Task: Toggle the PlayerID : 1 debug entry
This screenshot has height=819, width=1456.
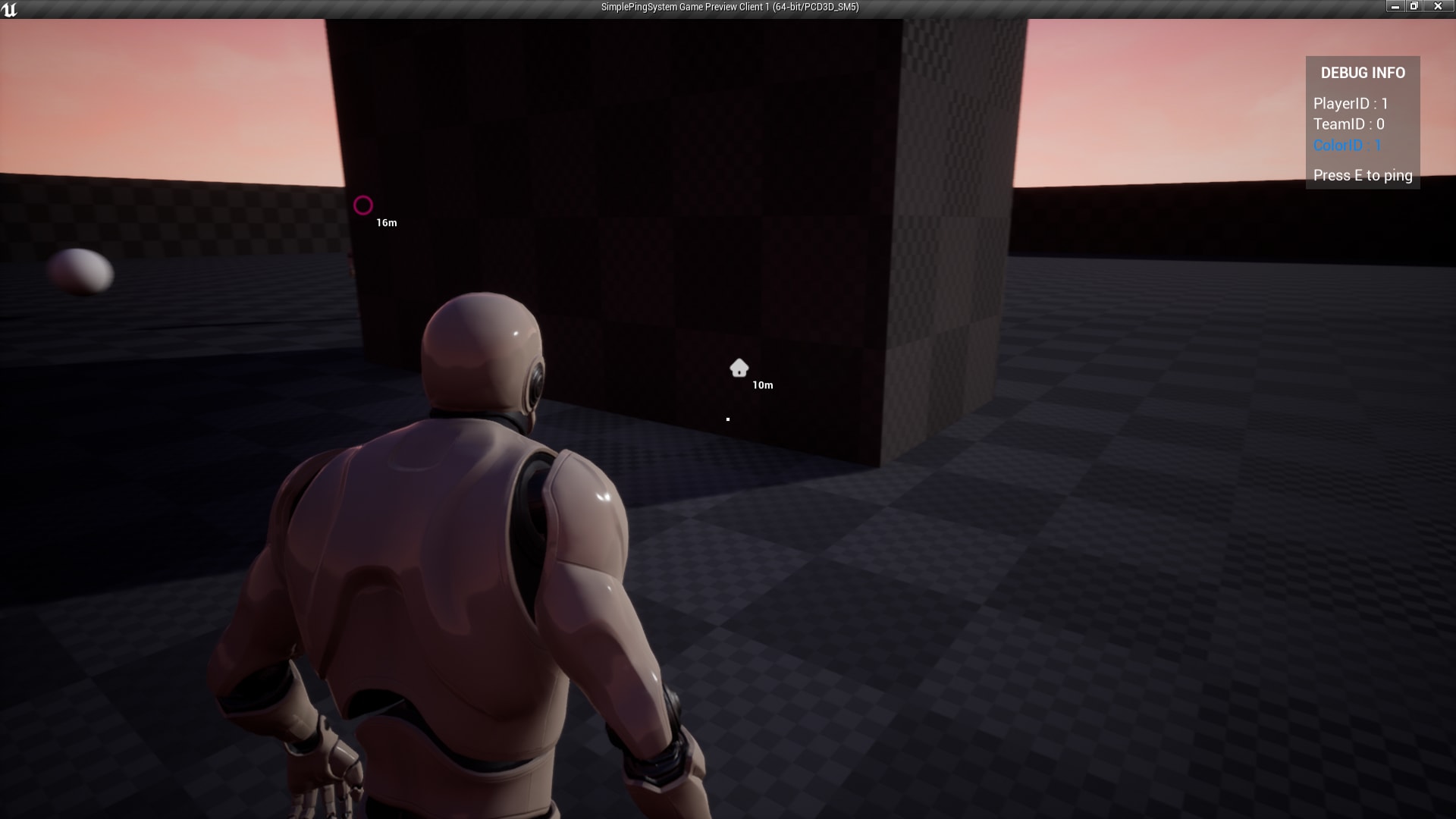Action: coord(1351,102)
